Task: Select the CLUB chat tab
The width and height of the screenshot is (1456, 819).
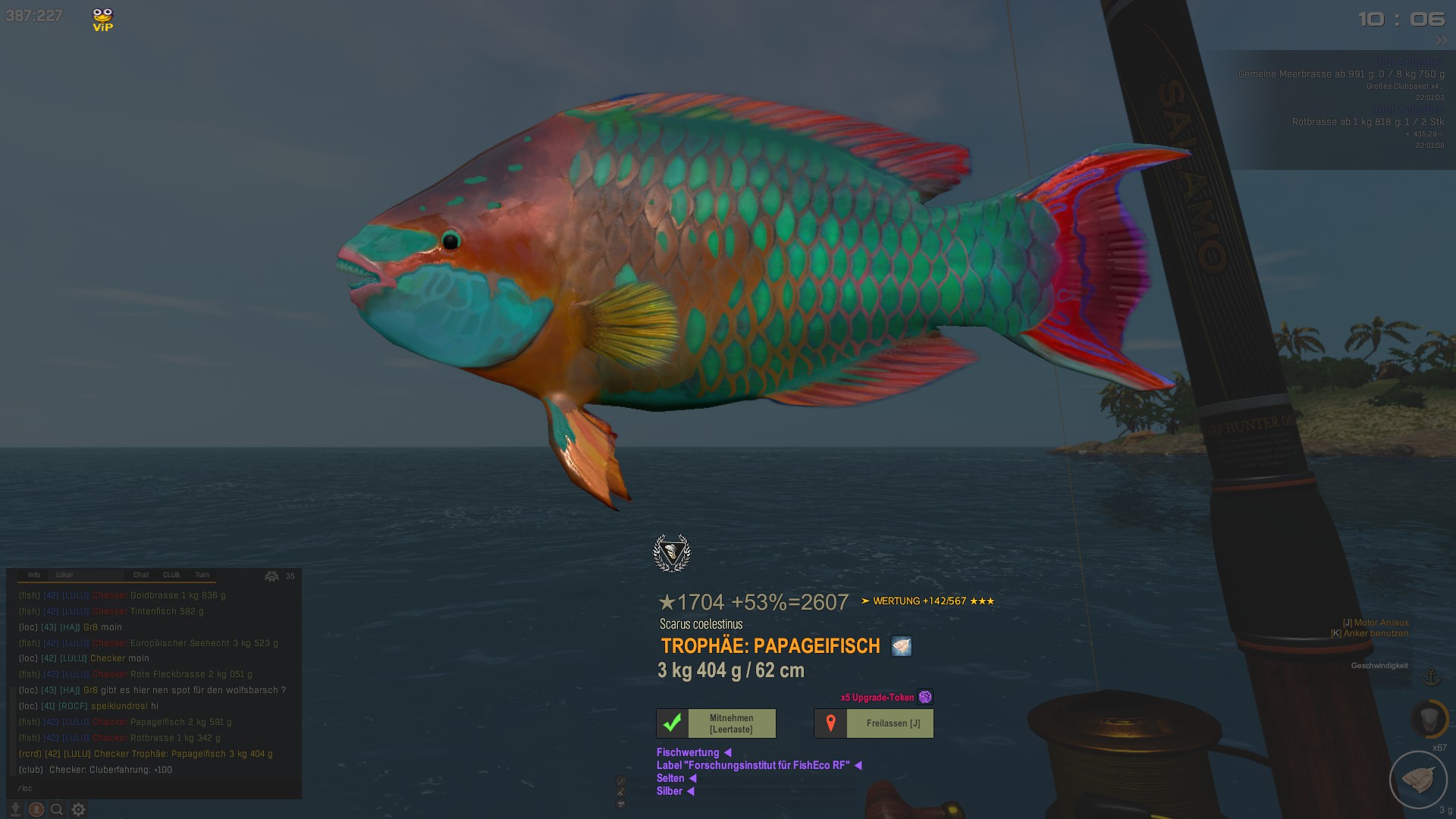Action: tap(171, 575)
